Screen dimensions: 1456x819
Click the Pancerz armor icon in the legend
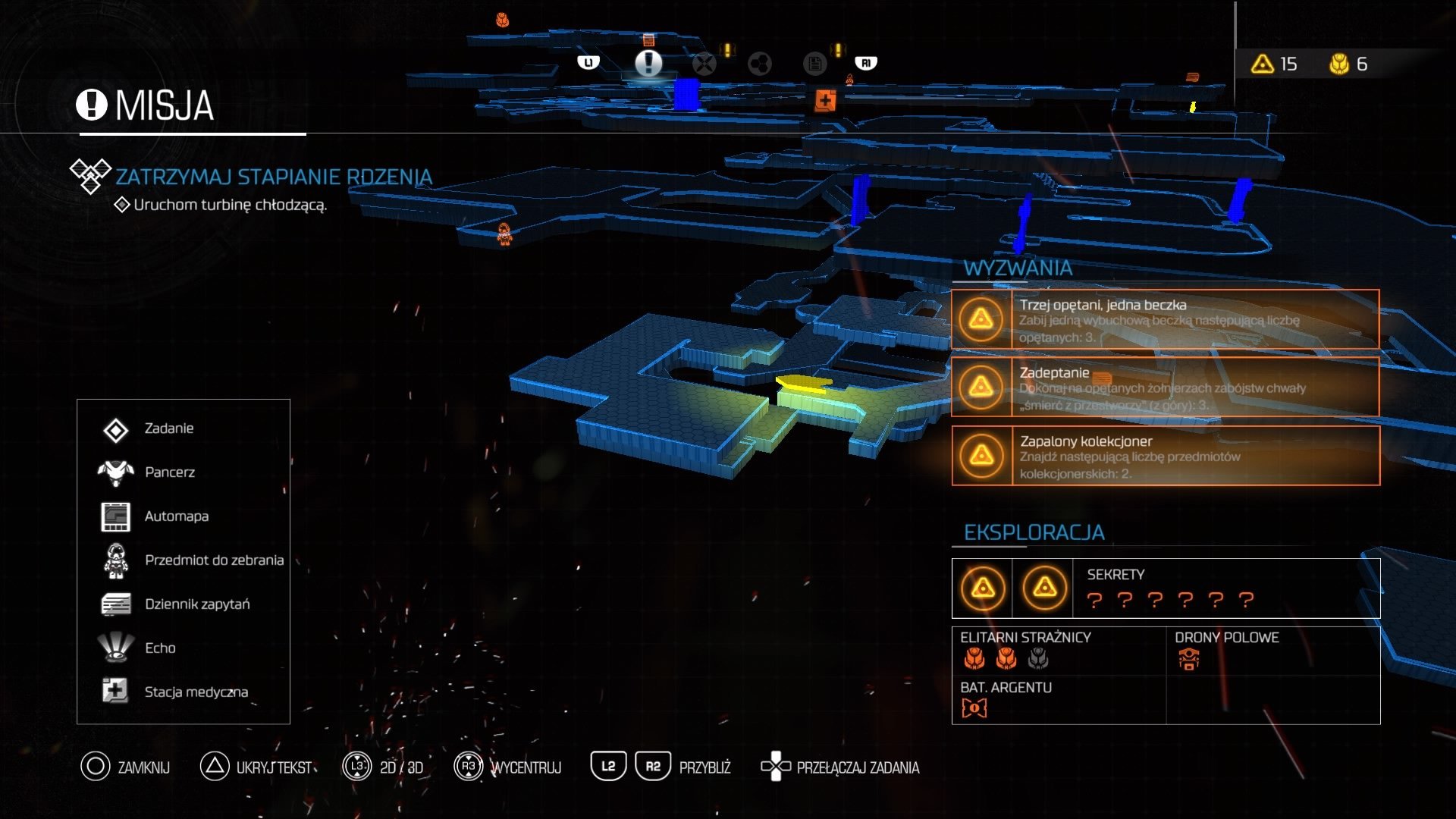click(115, 472)
